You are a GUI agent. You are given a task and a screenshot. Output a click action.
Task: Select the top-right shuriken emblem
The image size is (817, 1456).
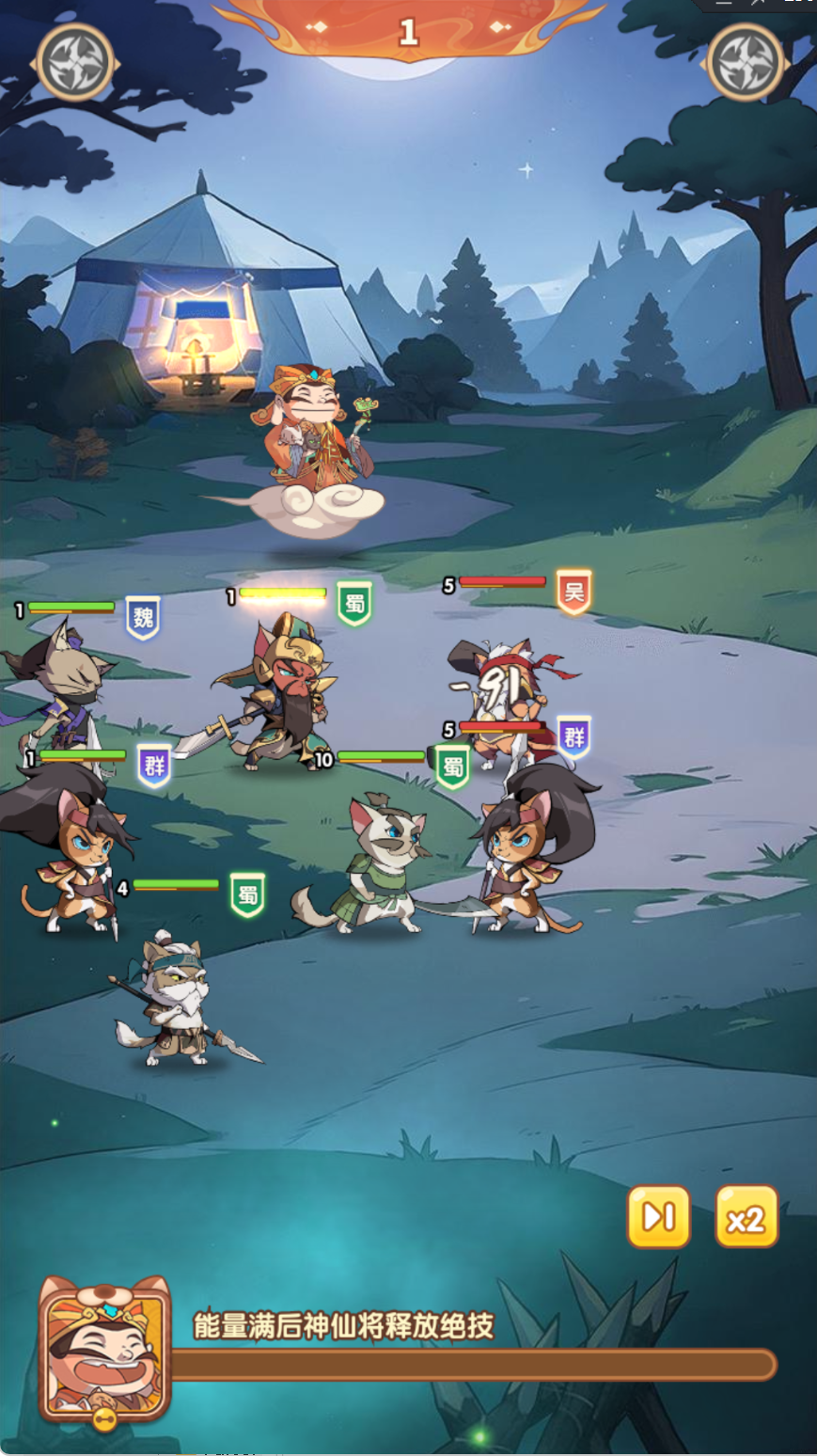coord(746,63)
